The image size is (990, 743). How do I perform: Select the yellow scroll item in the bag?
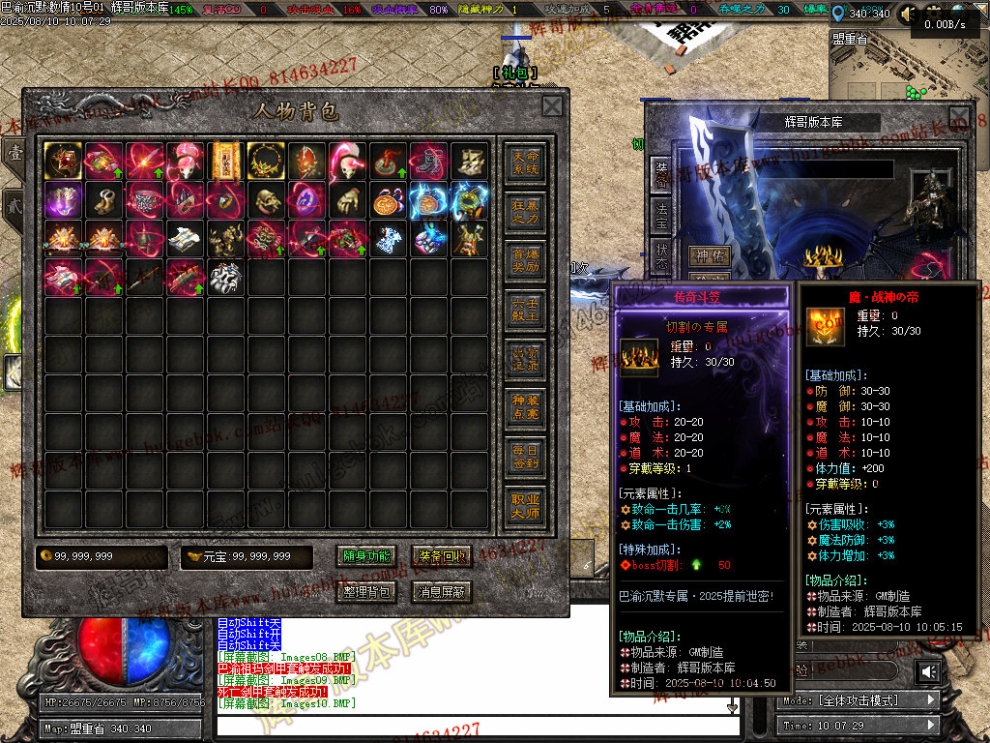[226, 160]
